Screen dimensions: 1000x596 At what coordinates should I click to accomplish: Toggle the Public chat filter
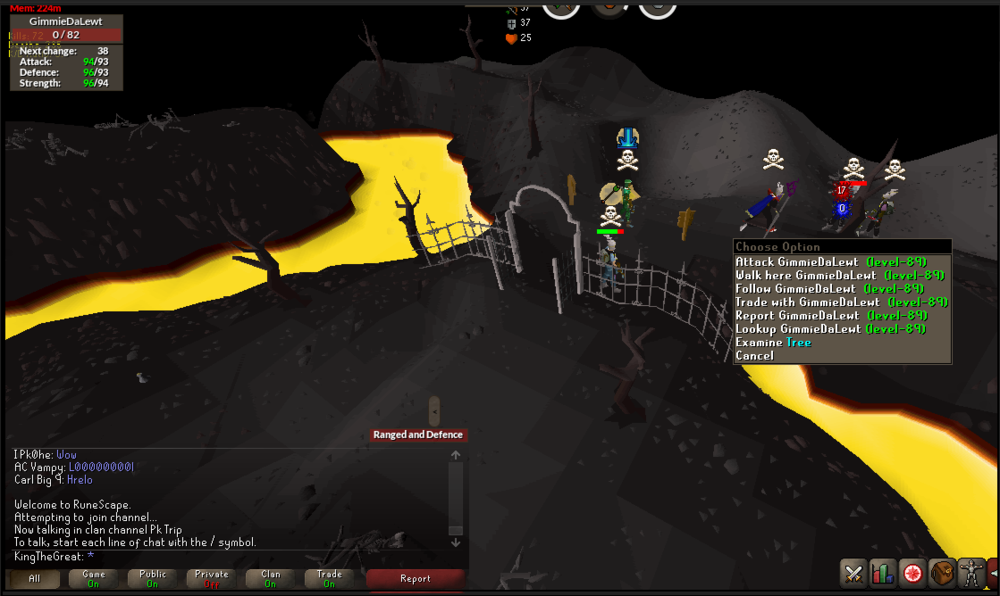point(153,578)
